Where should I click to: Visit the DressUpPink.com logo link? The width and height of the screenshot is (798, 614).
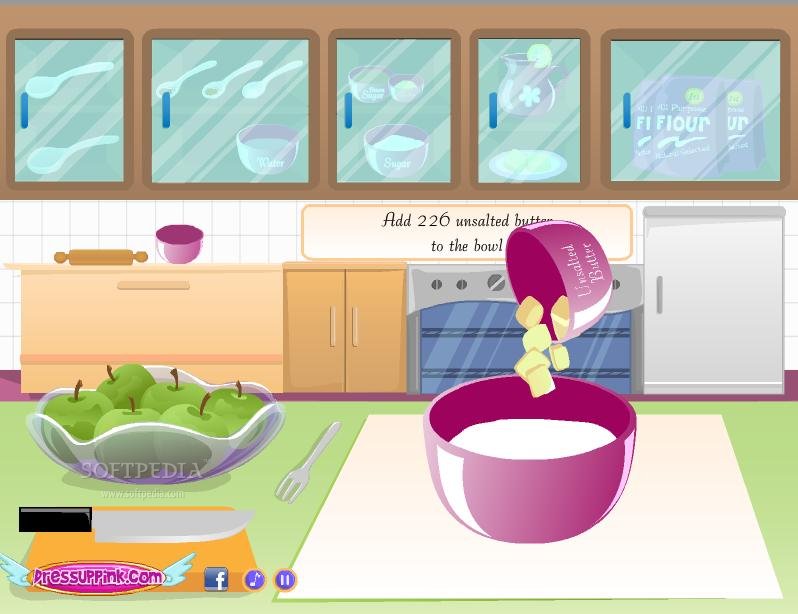coord(98,576)
